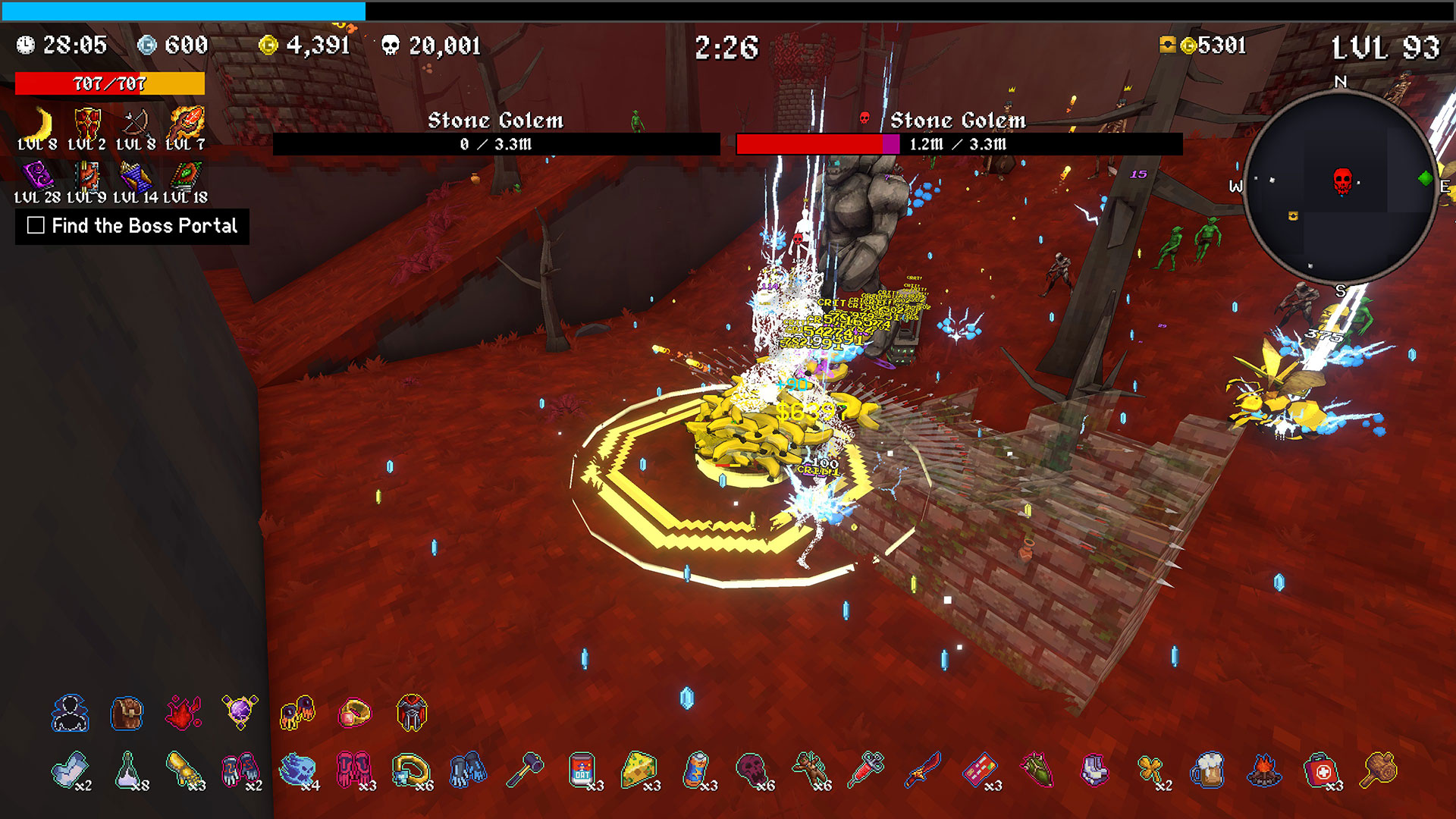Screen dimensions: 1456x819
Task: Select the beer mug item icon
Action: point(1207,770)
